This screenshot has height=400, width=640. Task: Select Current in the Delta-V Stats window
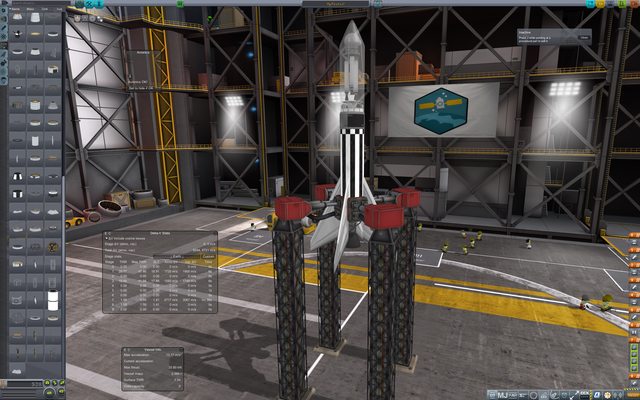tap(208, 256)
